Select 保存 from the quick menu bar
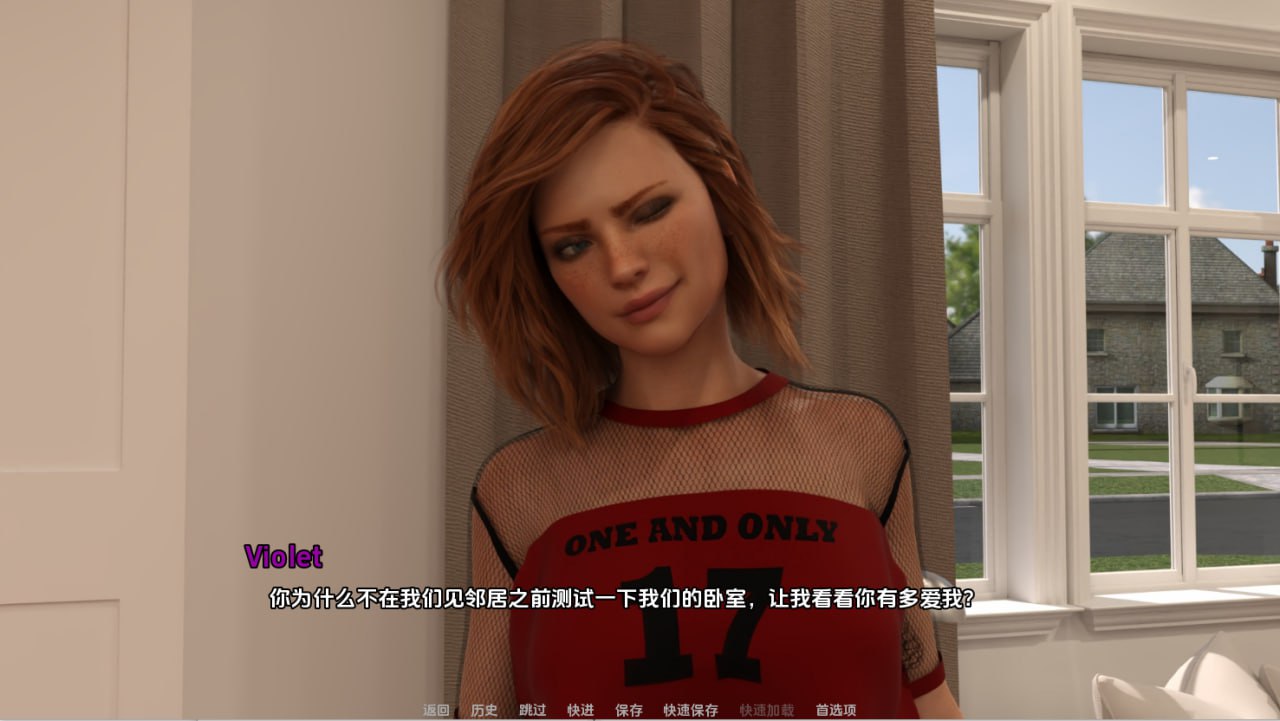 point(627,709)
